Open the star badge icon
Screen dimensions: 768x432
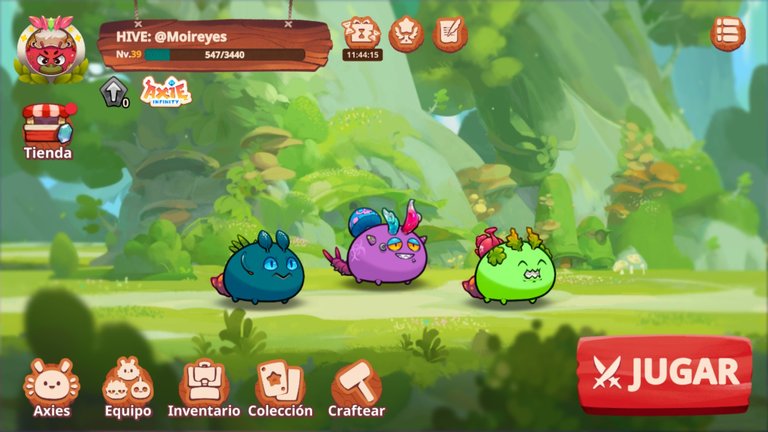[x=406, y=34]
